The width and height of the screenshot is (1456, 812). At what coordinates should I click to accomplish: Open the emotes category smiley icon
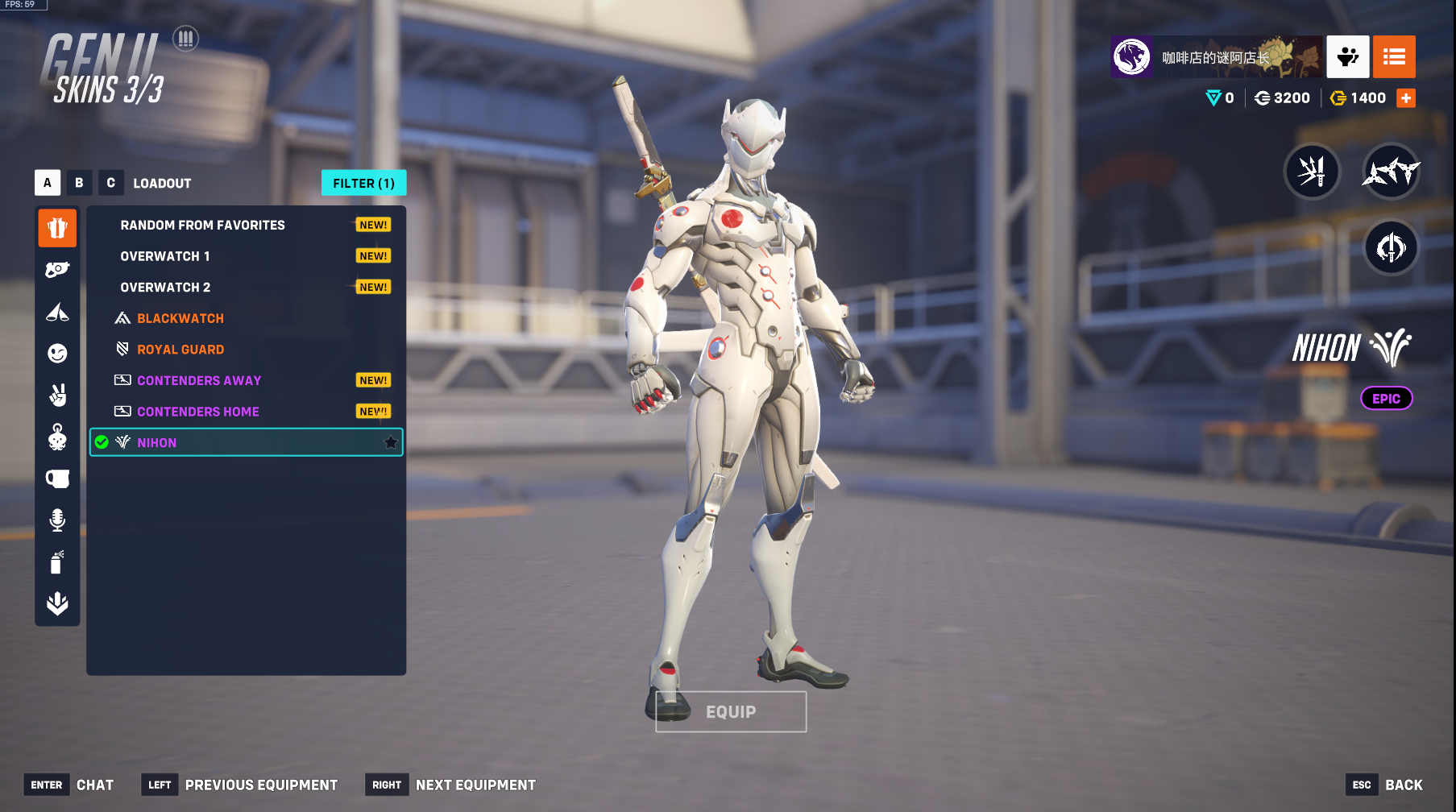[x=57, y=353]
